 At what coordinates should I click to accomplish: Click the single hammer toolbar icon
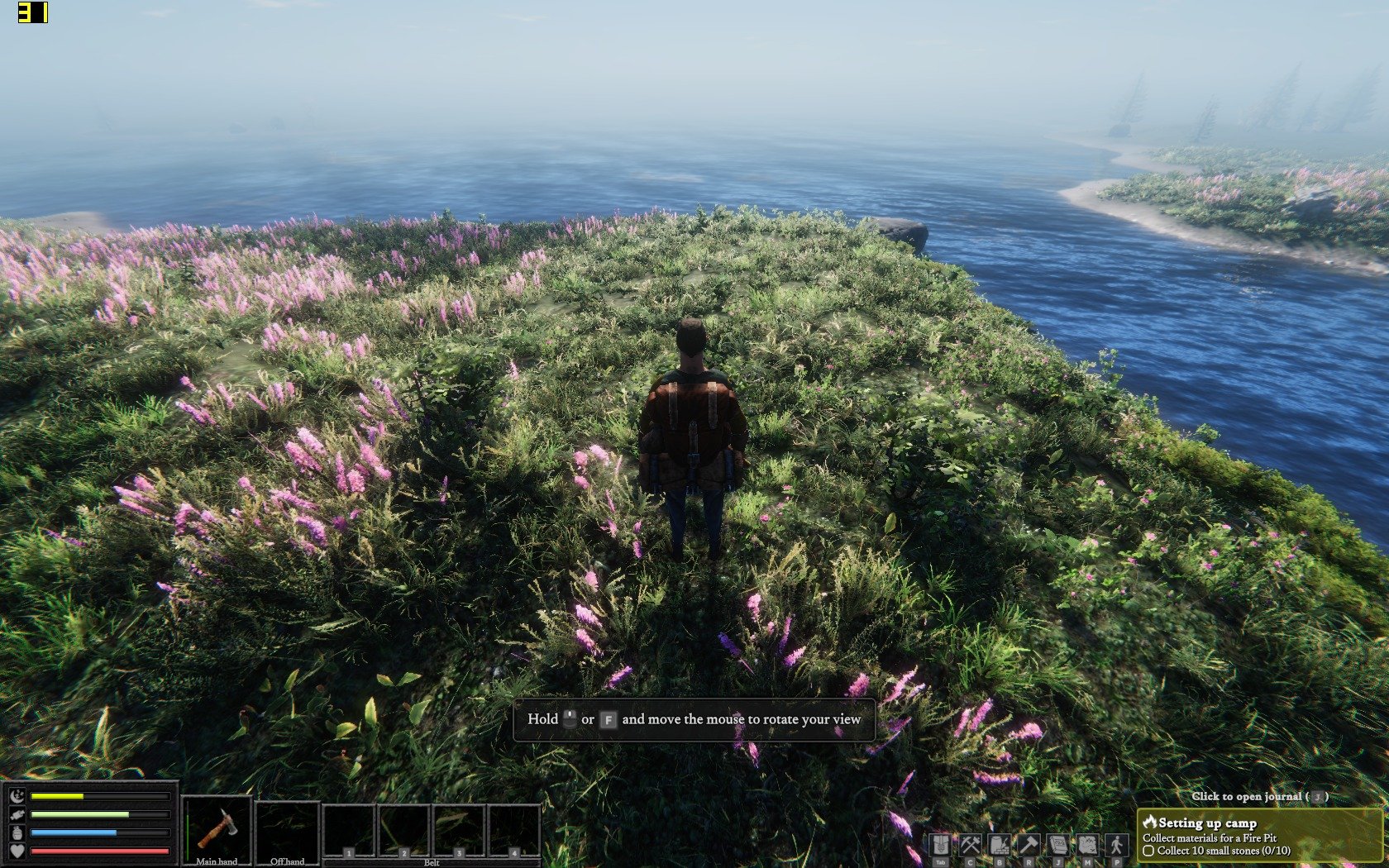[x=1029, y=845]
